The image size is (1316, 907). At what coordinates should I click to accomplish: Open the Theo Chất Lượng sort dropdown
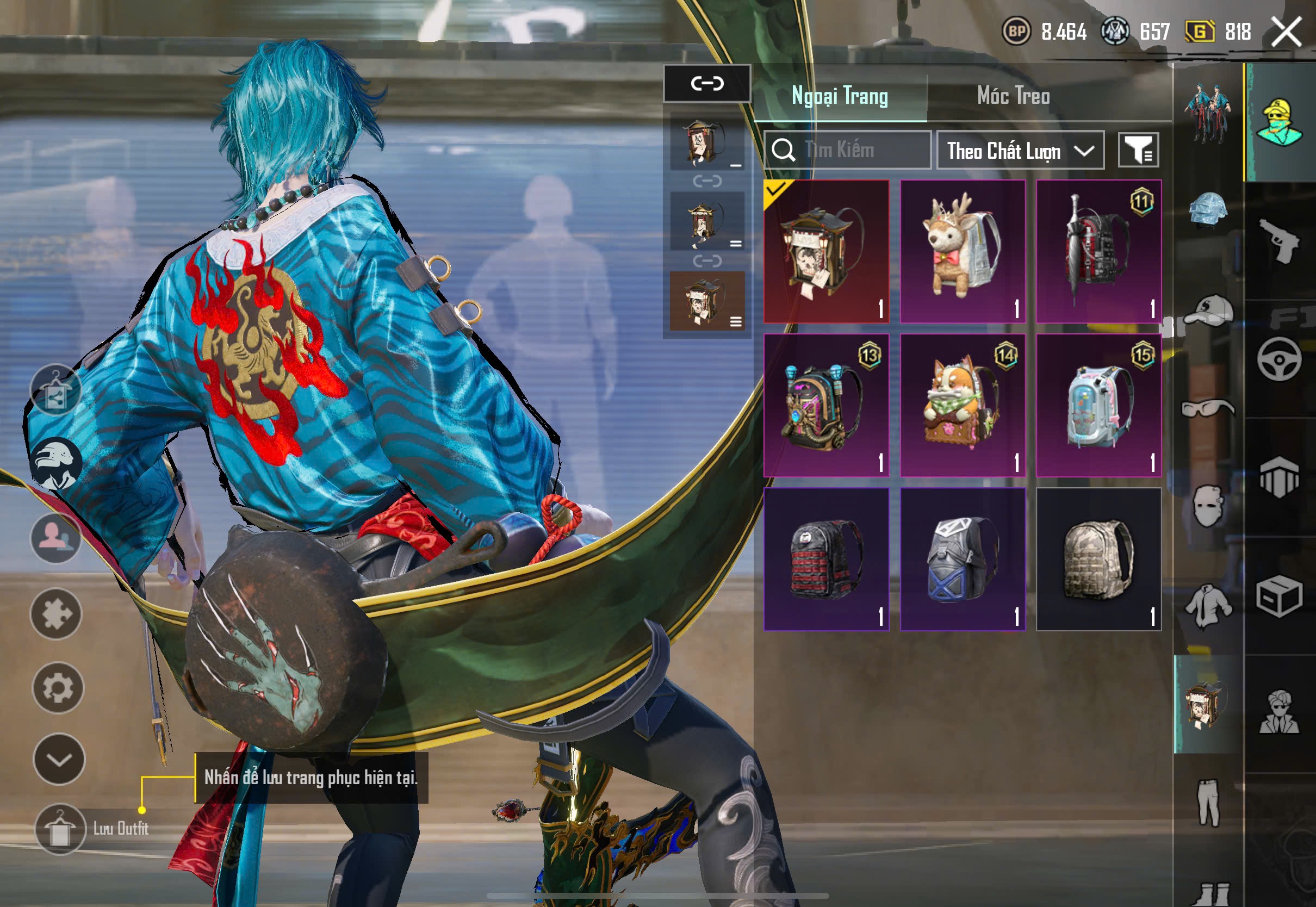pos(1020,151)
